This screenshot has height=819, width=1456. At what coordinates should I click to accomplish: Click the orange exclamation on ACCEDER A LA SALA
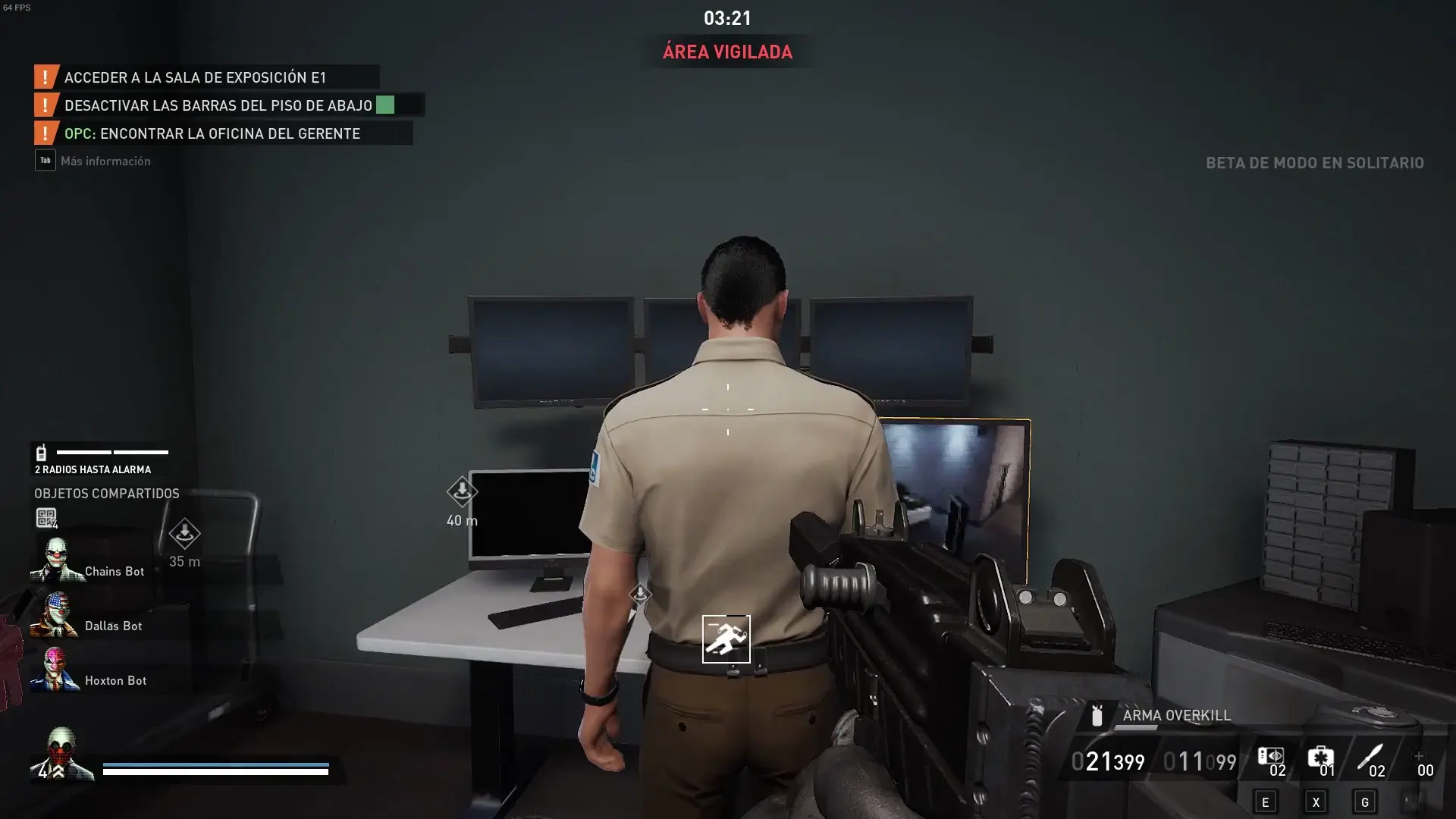pos(45,77)
